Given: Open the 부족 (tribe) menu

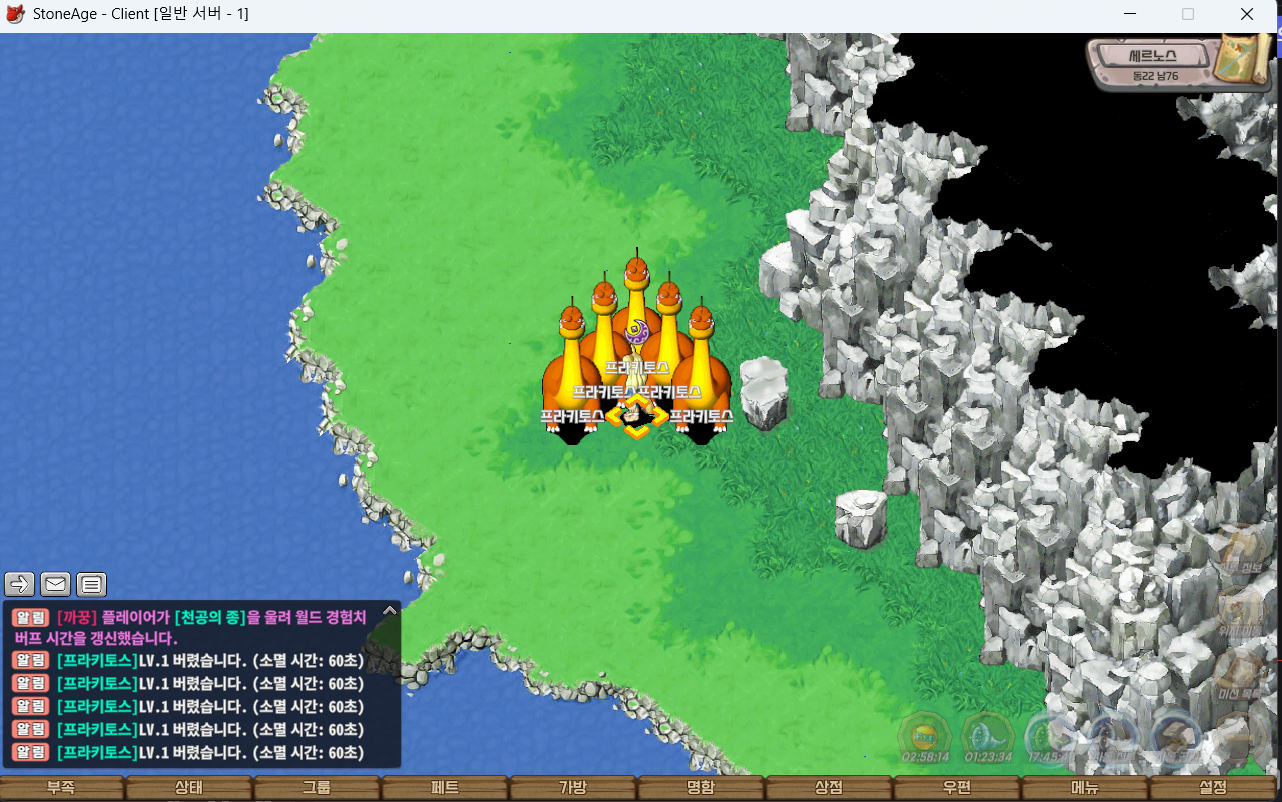Looking at the screenshot, I should pos(61,788).
